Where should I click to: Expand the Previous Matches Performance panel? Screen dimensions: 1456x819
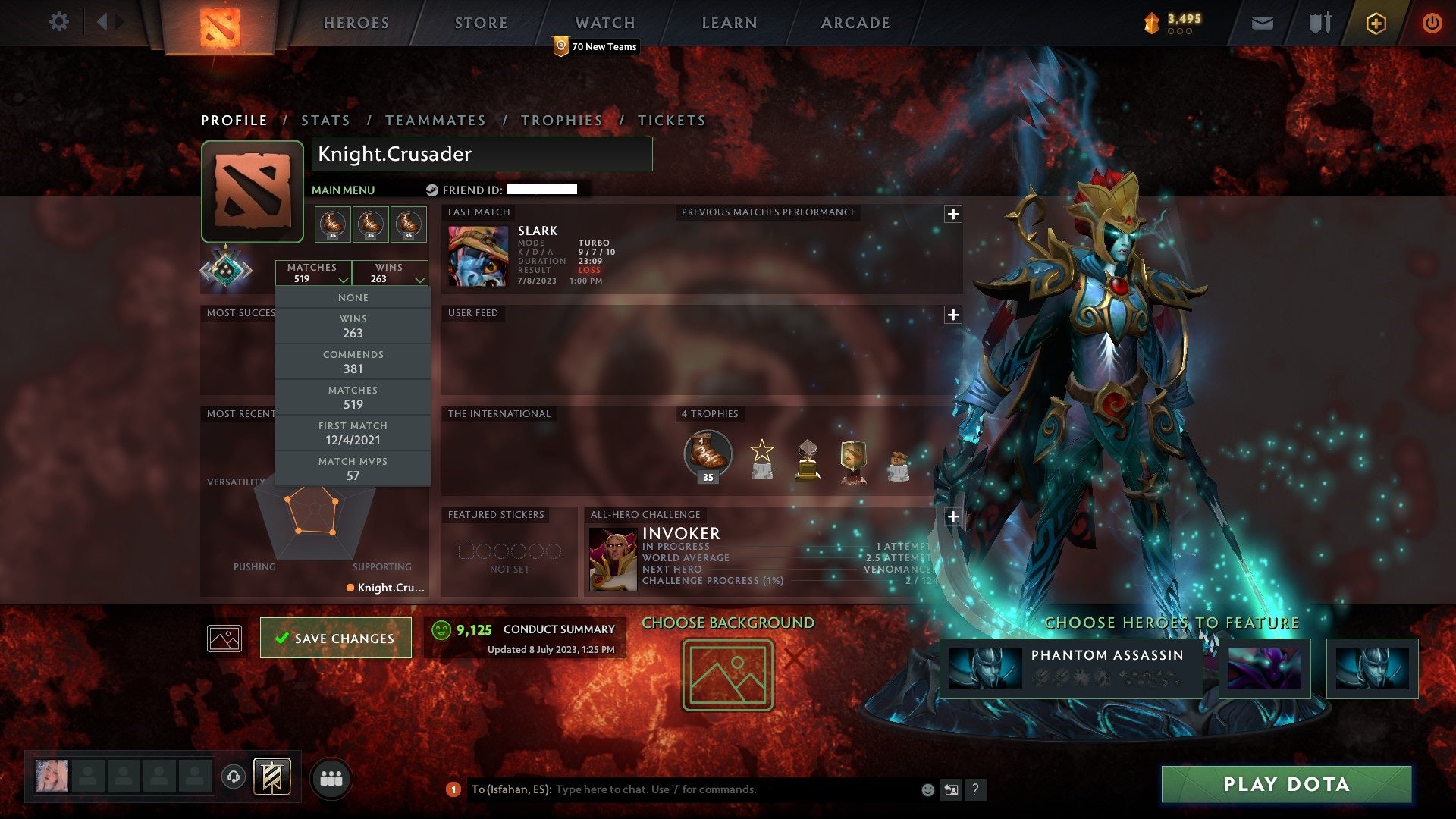952,213
